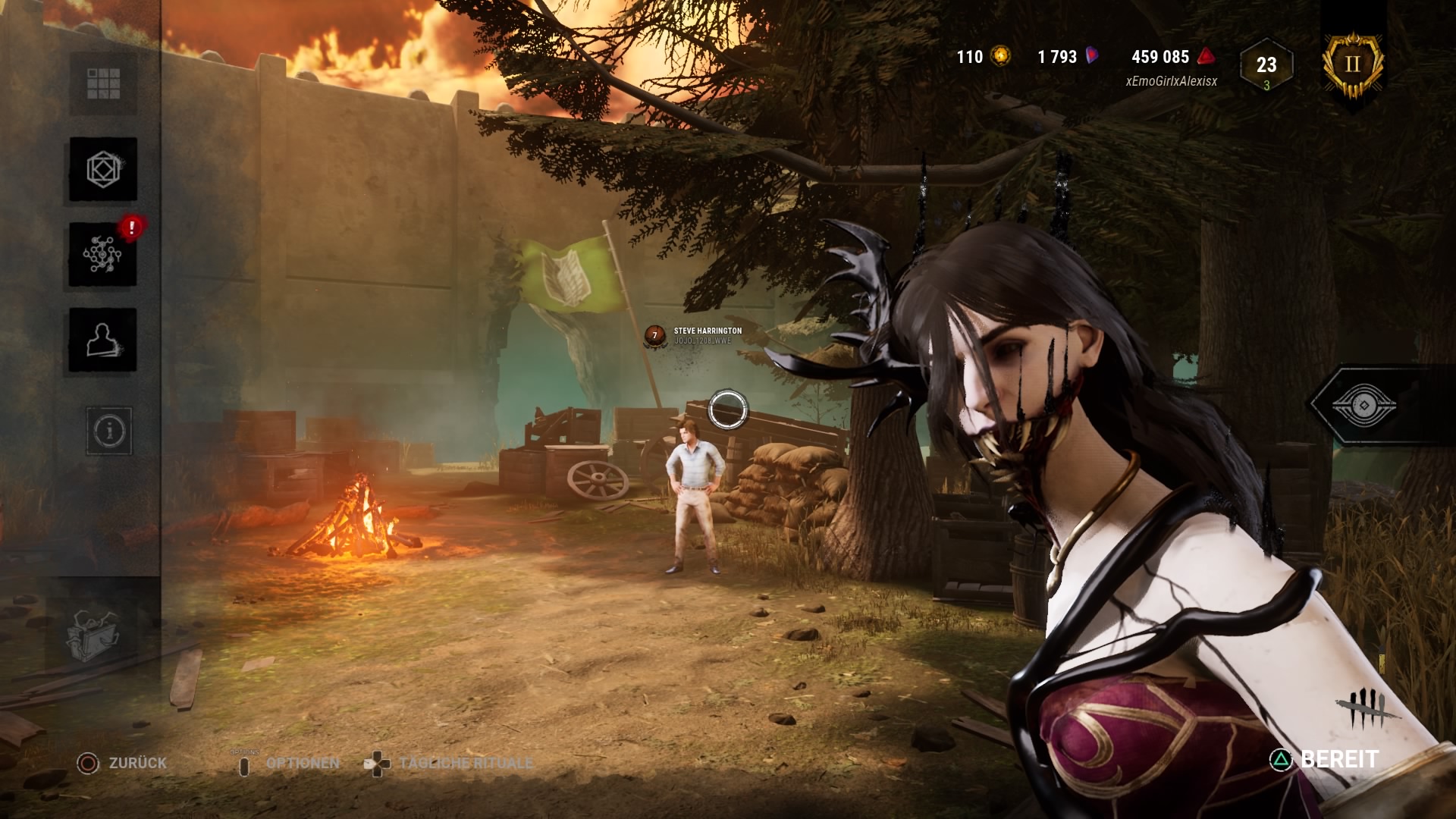Open the Bloodweb with red alert
Screen dimensions: 1456x819
point(103,255)
